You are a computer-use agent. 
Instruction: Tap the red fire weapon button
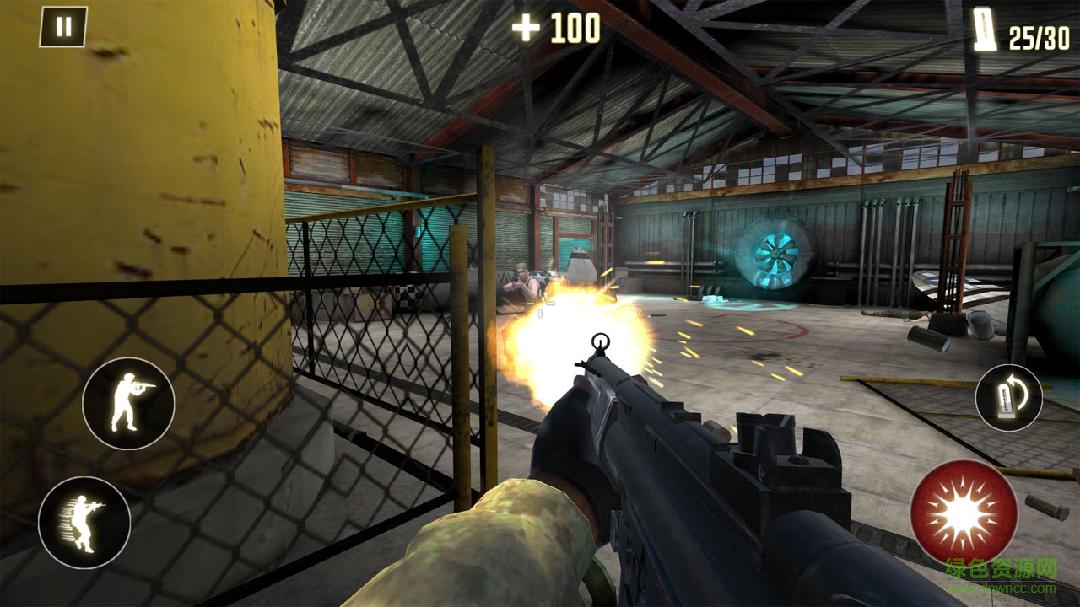click(963, 513)
